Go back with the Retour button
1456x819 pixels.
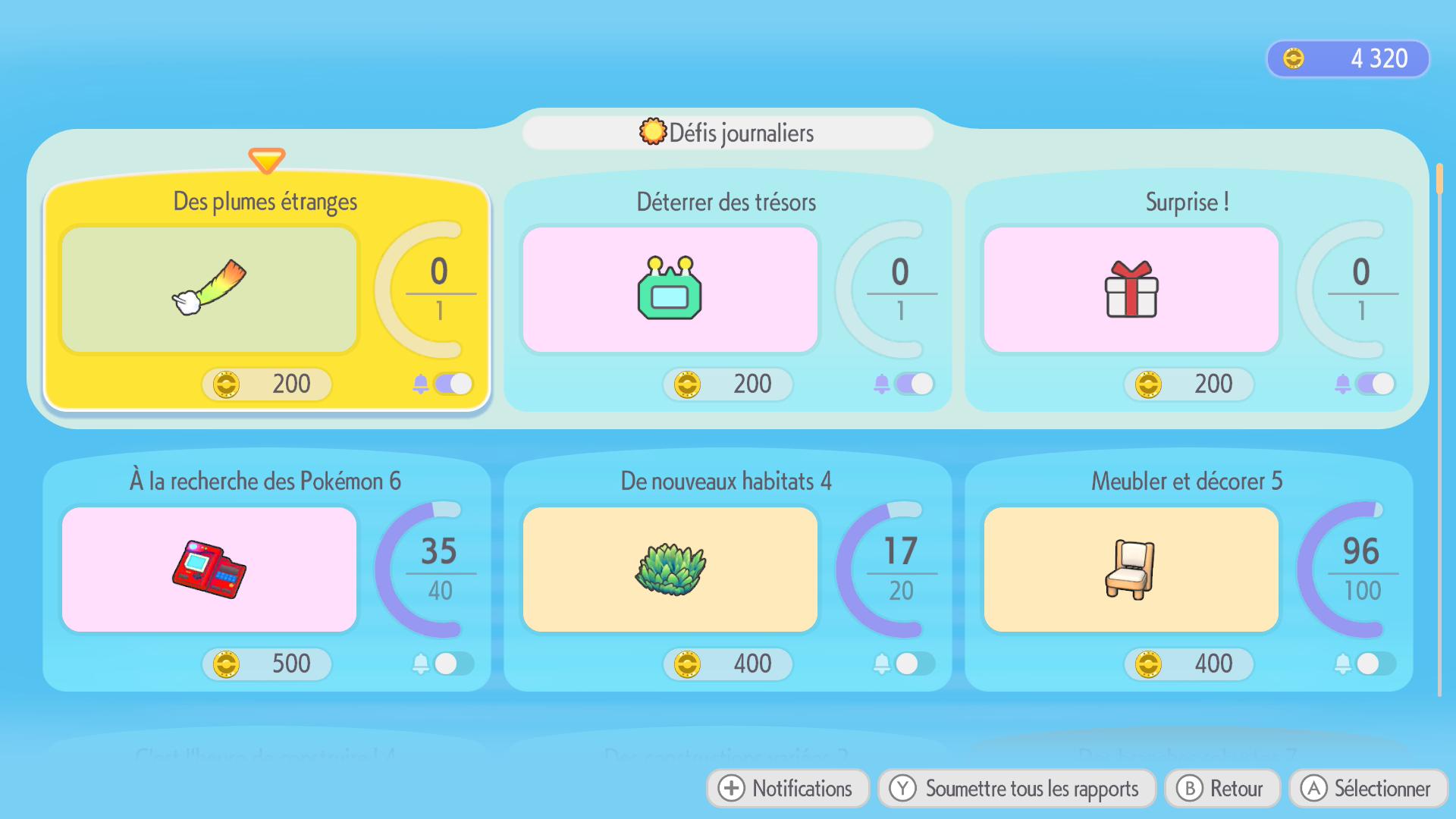tap(1222, 789)
